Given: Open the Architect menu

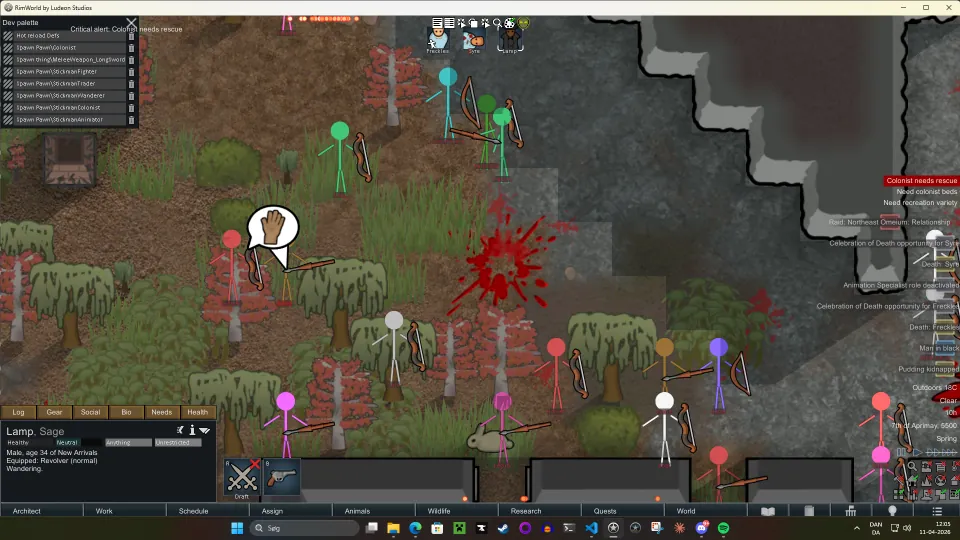Looking at the screenshot, I should pyautogui.click(x=27, y=511).
